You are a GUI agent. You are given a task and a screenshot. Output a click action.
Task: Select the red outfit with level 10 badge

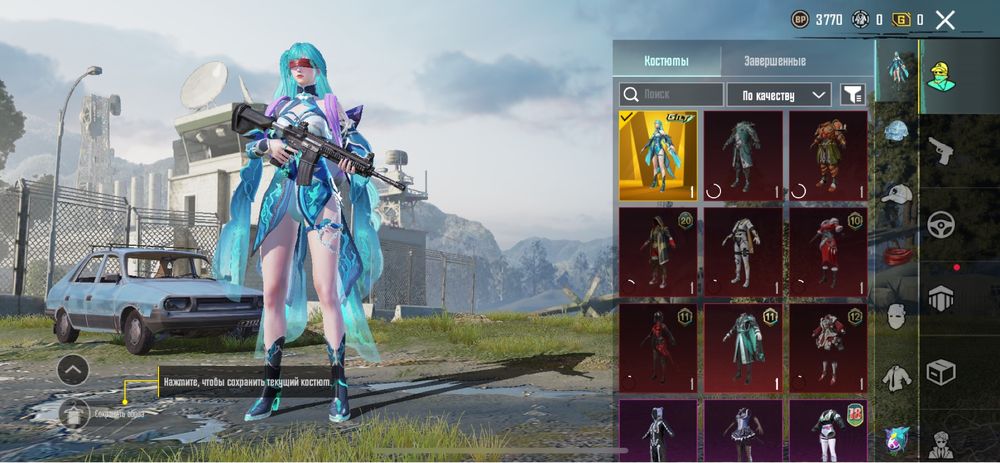(x=829, y=251)
